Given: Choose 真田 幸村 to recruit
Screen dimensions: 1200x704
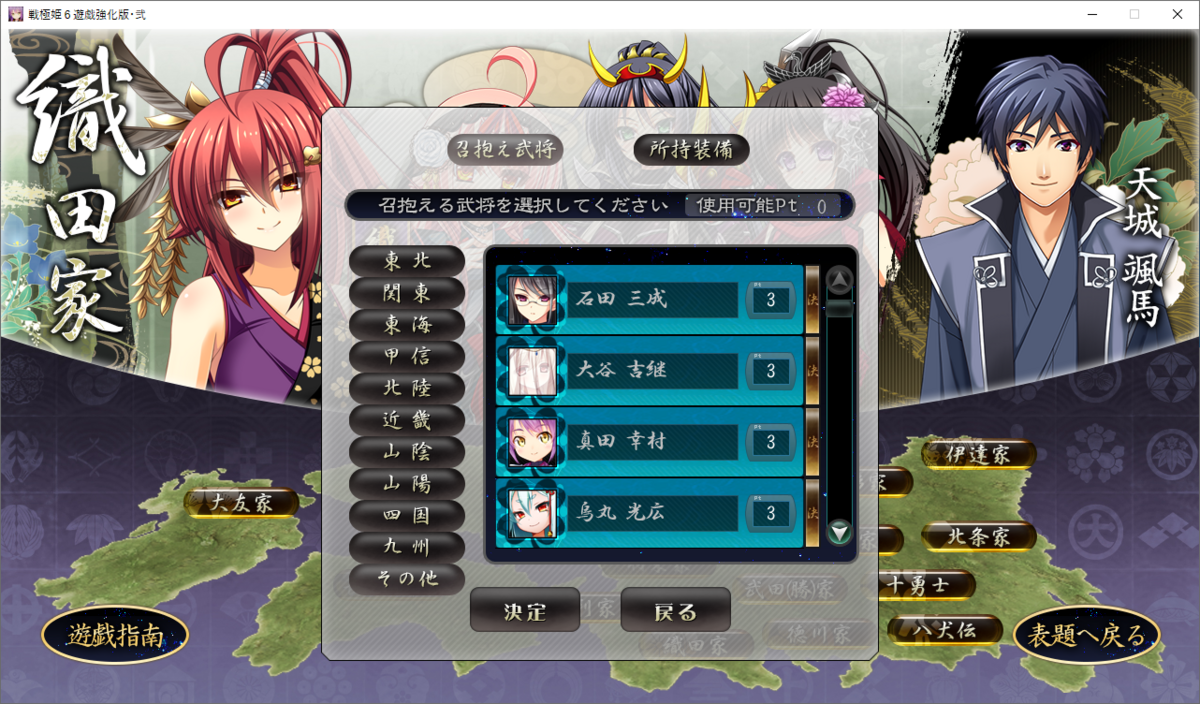Looking at the screenshot, I should click(x=650, y=442).
